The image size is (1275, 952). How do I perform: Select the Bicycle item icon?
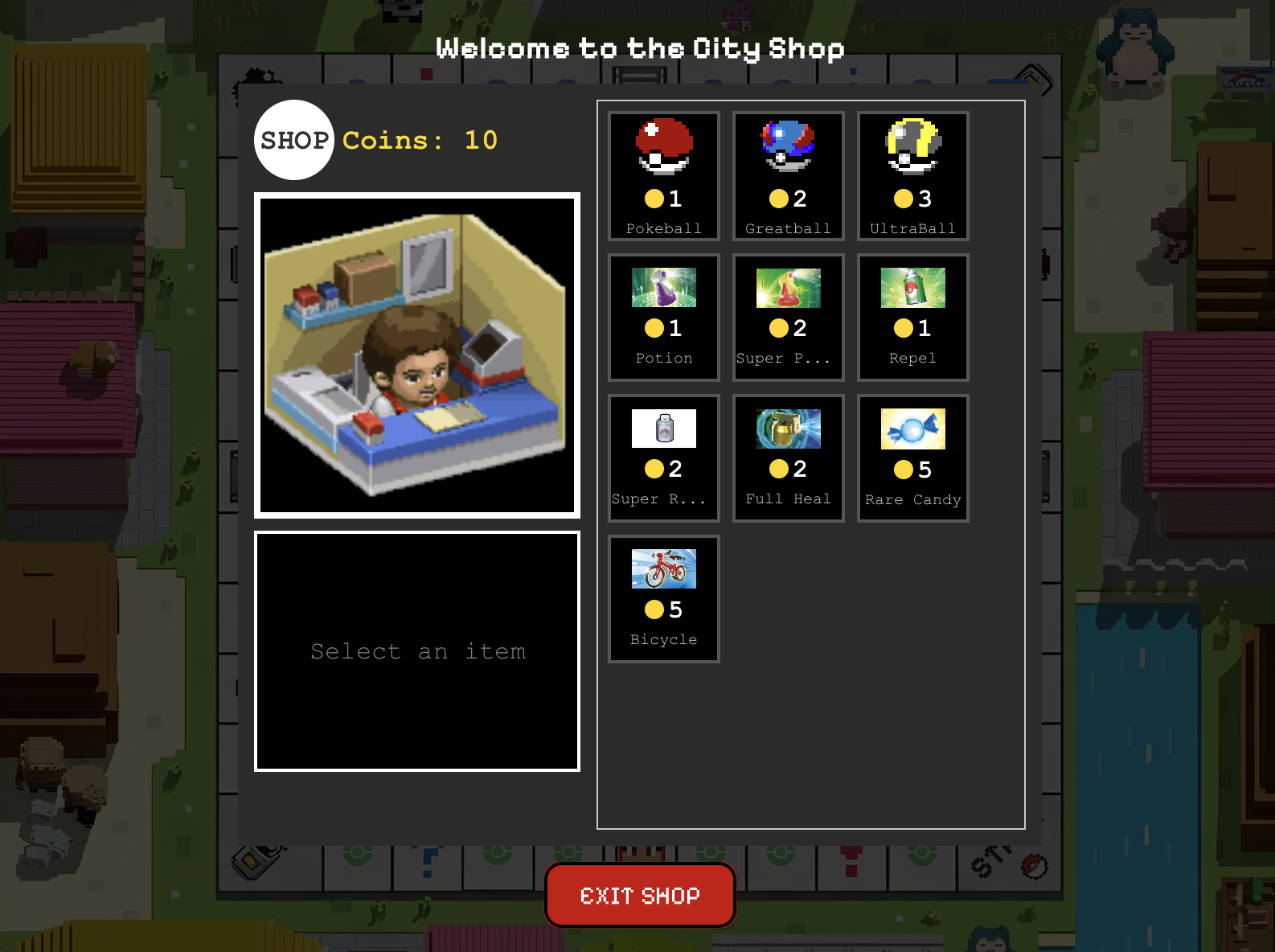(x=663, y=567)
